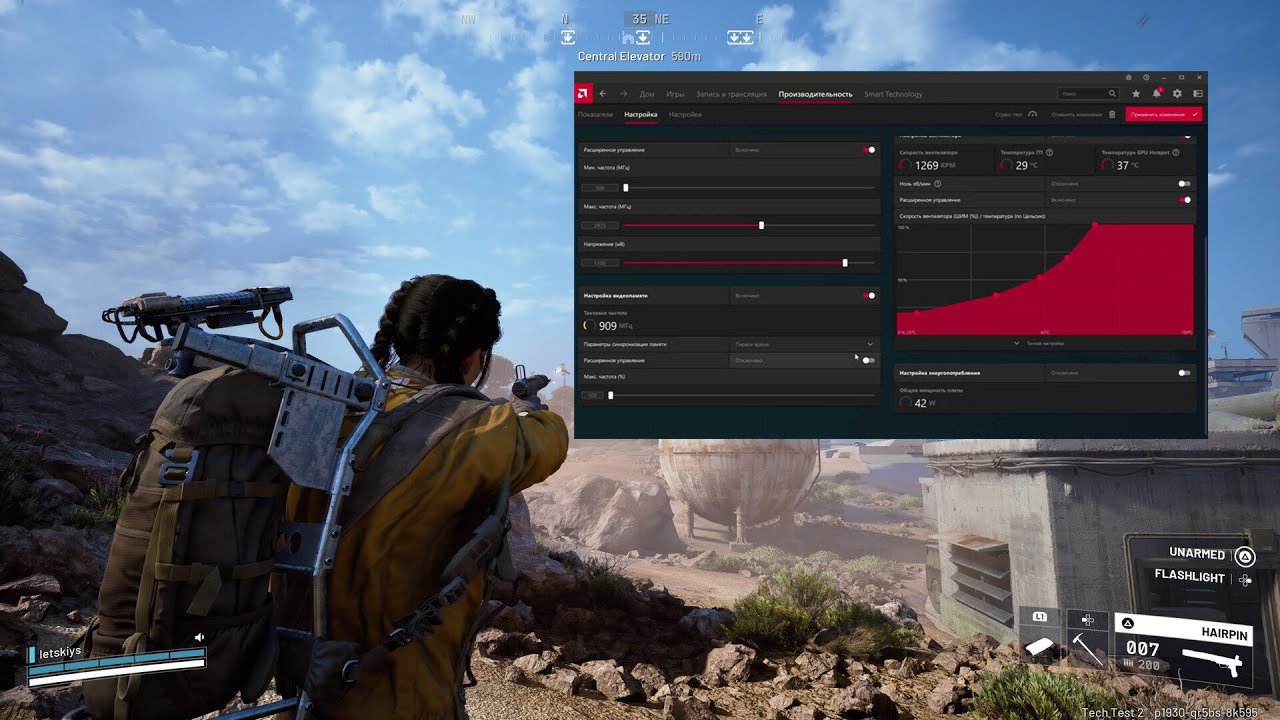Click the AMD Radeon logo icon
Screen dimensions: 1280x720
(x=582, y=92)
